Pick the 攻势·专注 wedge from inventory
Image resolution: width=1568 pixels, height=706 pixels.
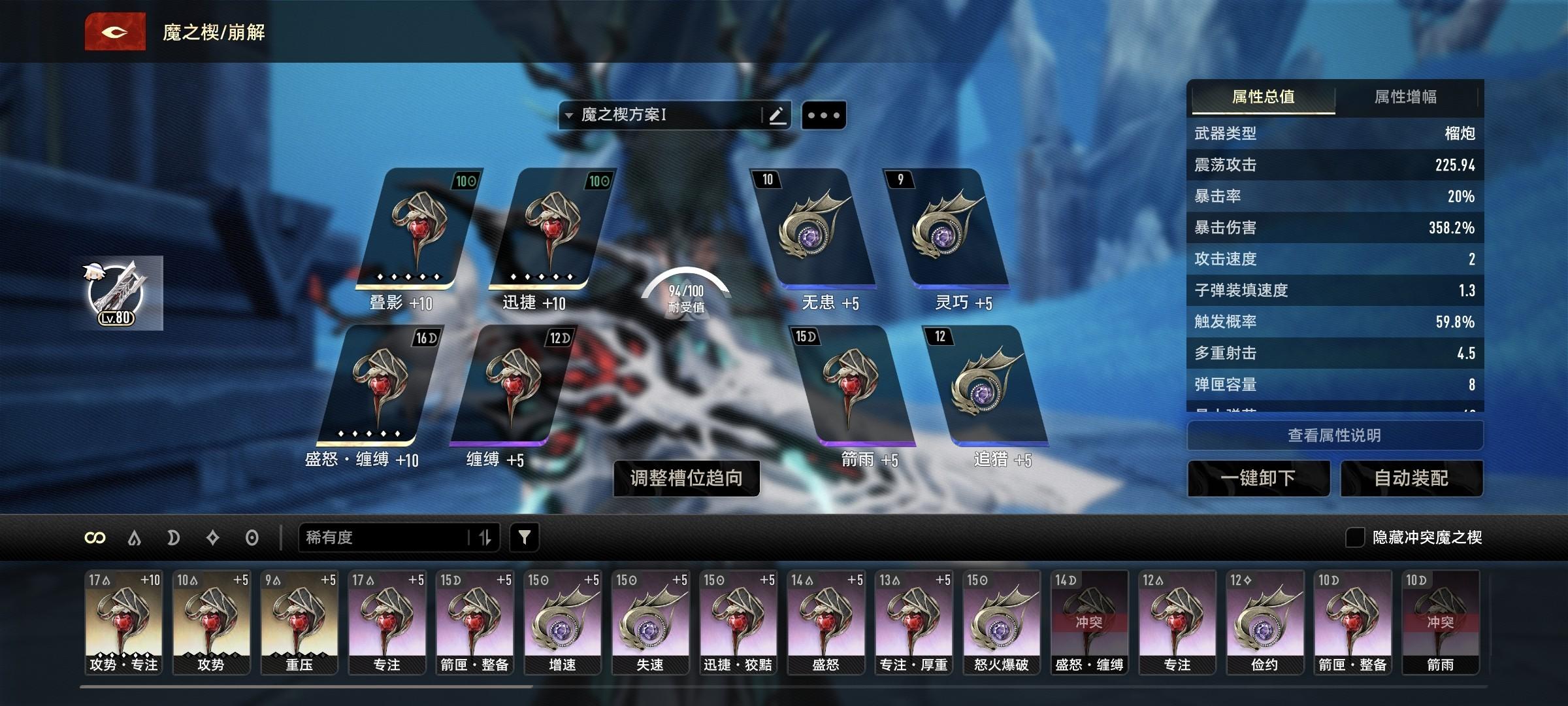point(123,621)
